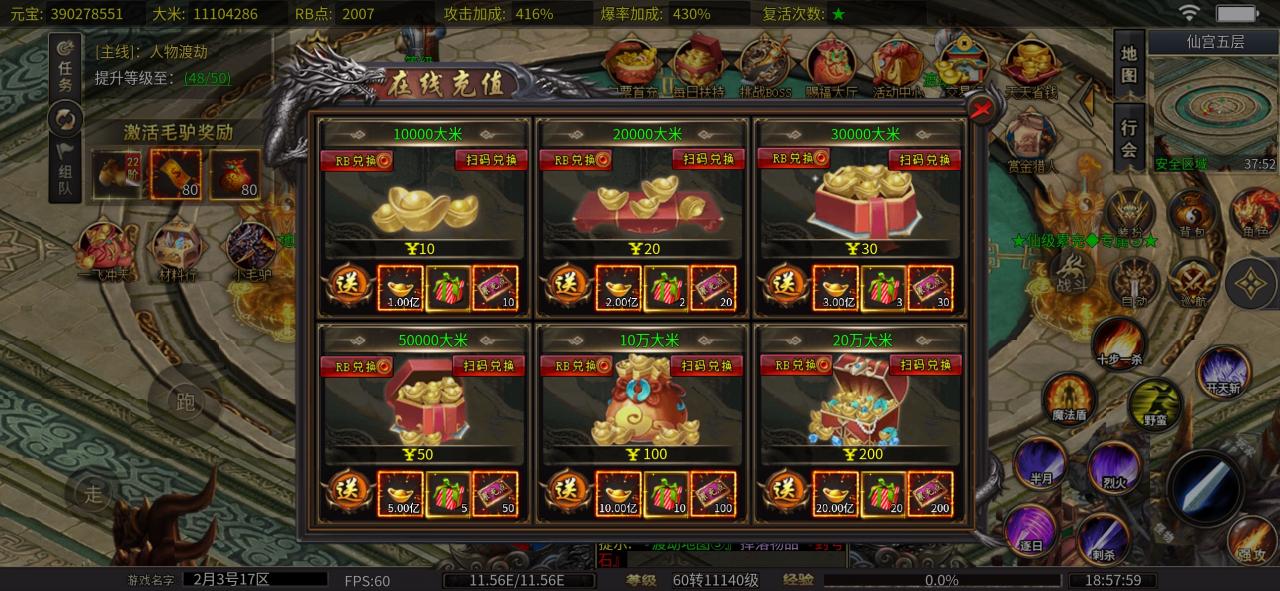Toggle the 跑 run button
Viewport: 1280px width, 591px height.
(185, 402)
